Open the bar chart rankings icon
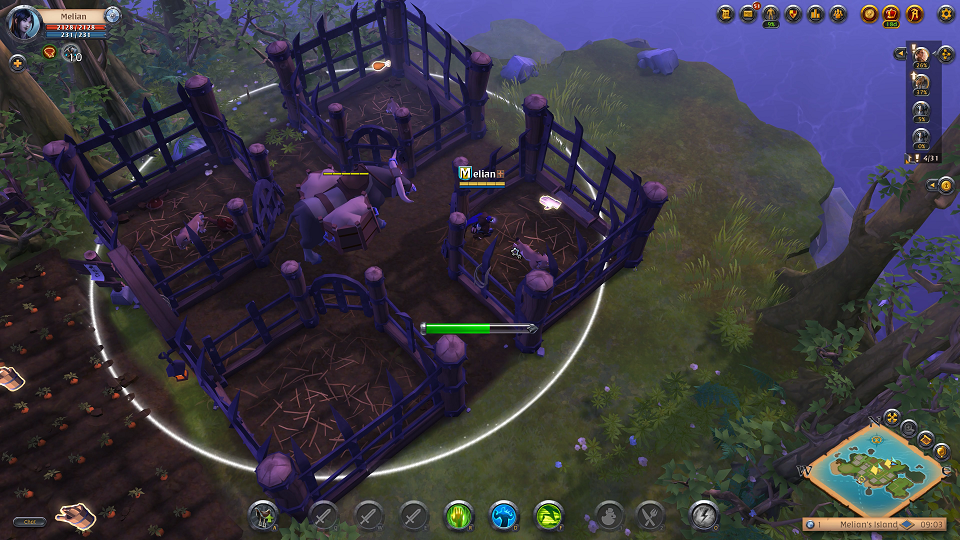 click(816, 14)
